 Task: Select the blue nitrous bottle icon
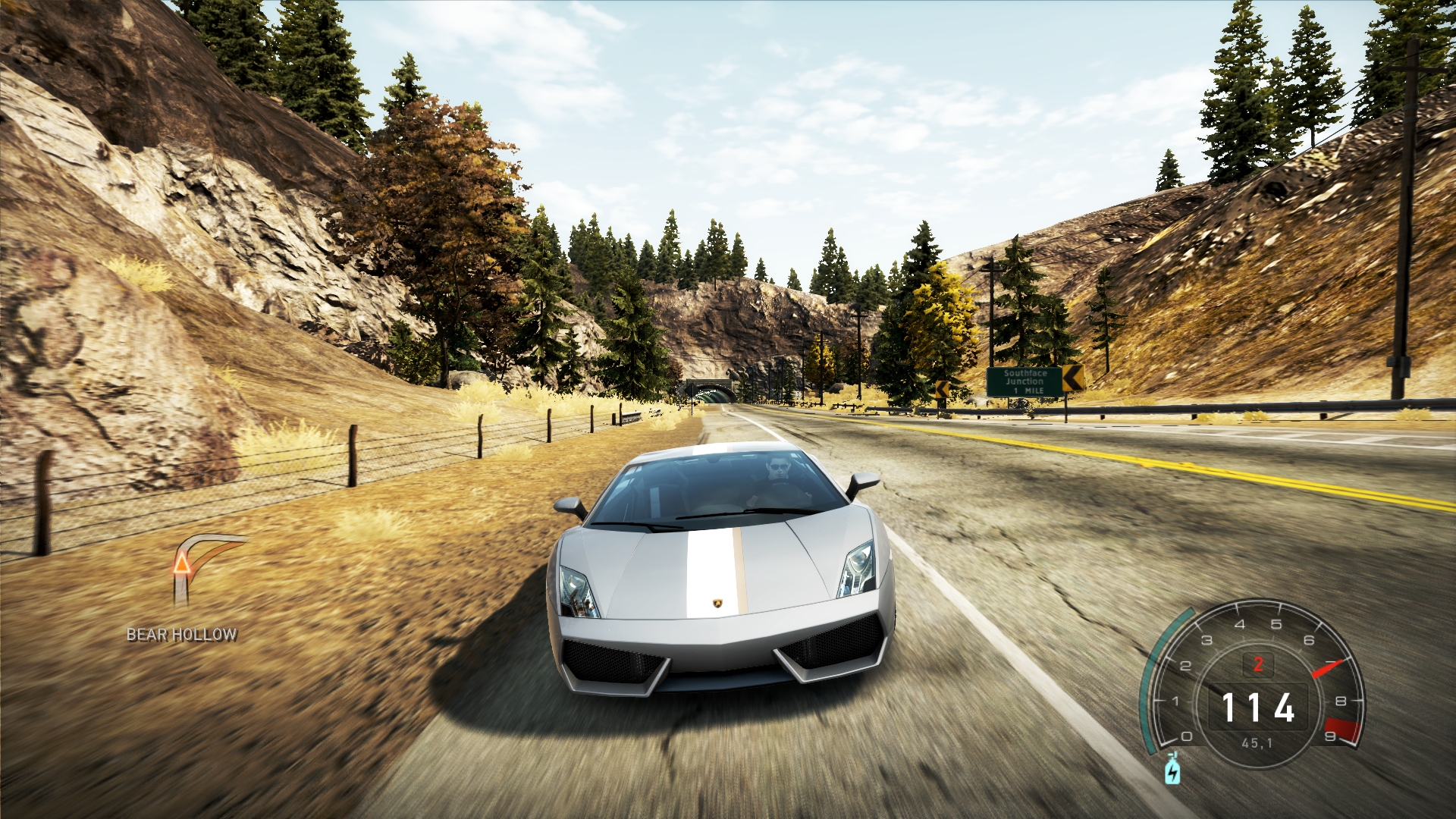coord(1172,770)
